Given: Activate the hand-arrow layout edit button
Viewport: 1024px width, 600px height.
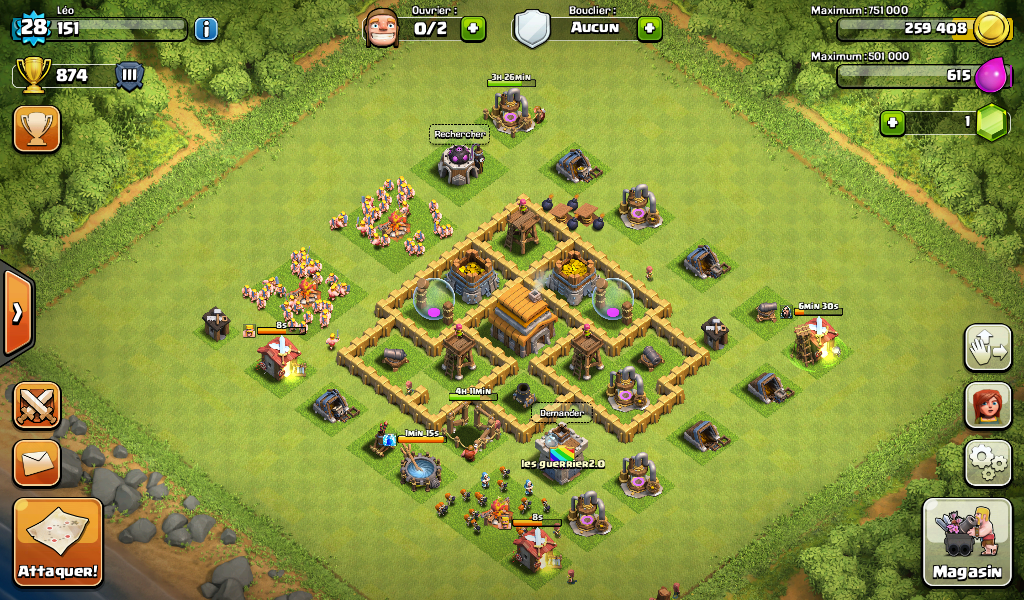Looking at the screenshot, I should 988,347.
